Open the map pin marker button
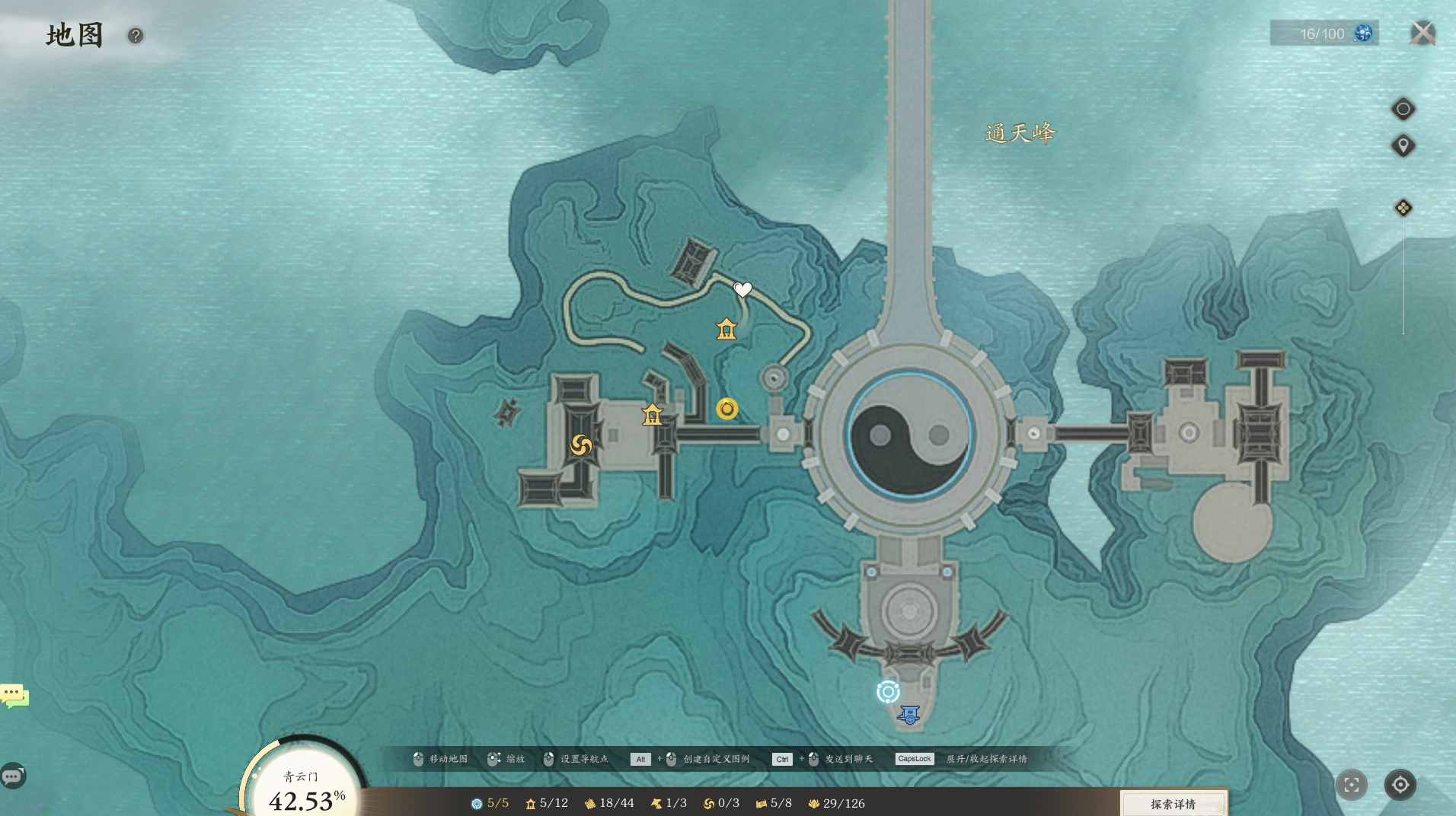Image resolution: width=1456 pixels, height=816 pixels. pos(1403,145)
